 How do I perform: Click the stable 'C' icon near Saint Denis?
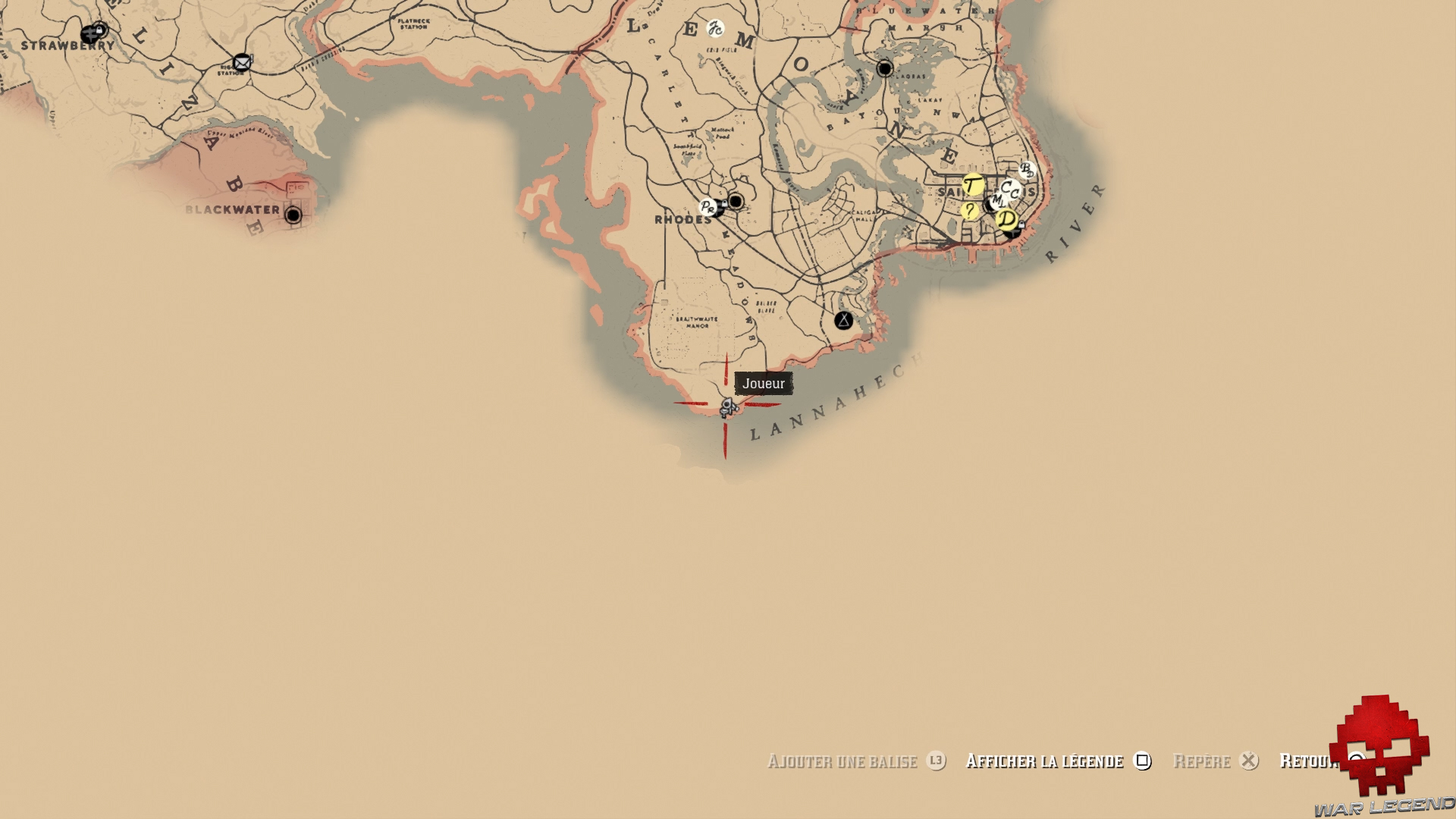click(1009, 189)
